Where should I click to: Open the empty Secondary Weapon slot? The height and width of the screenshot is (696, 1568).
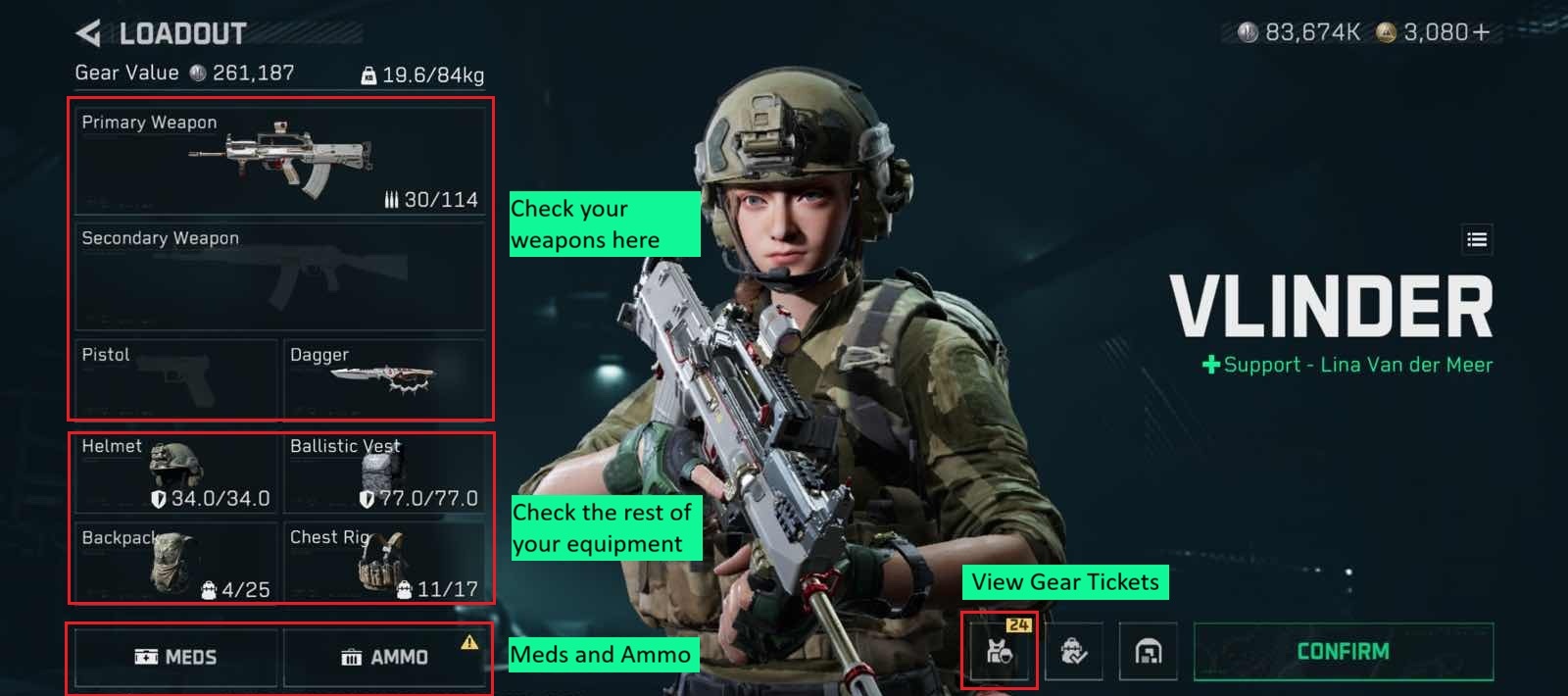tap(280, 276)
